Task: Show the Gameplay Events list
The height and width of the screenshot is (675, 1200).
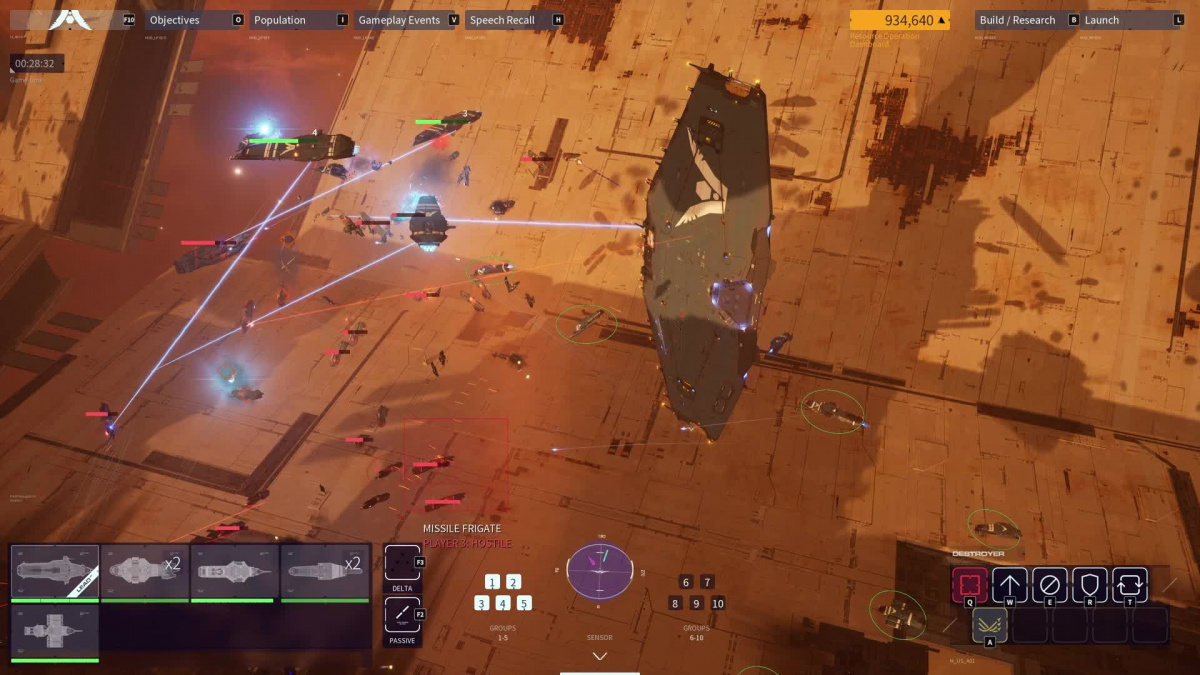Action: 399,20
